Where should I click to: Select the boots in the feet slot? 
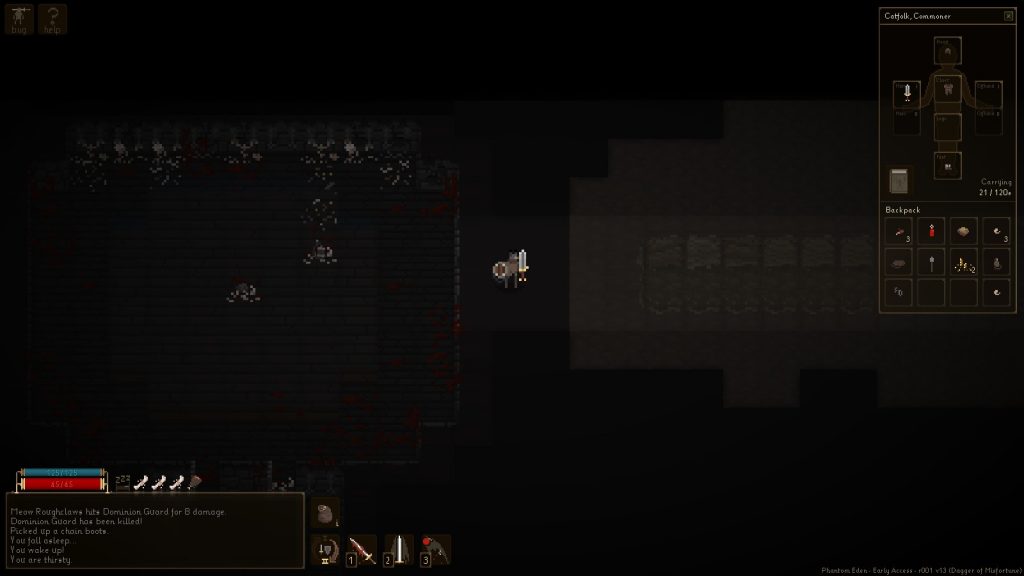point(947,165)
